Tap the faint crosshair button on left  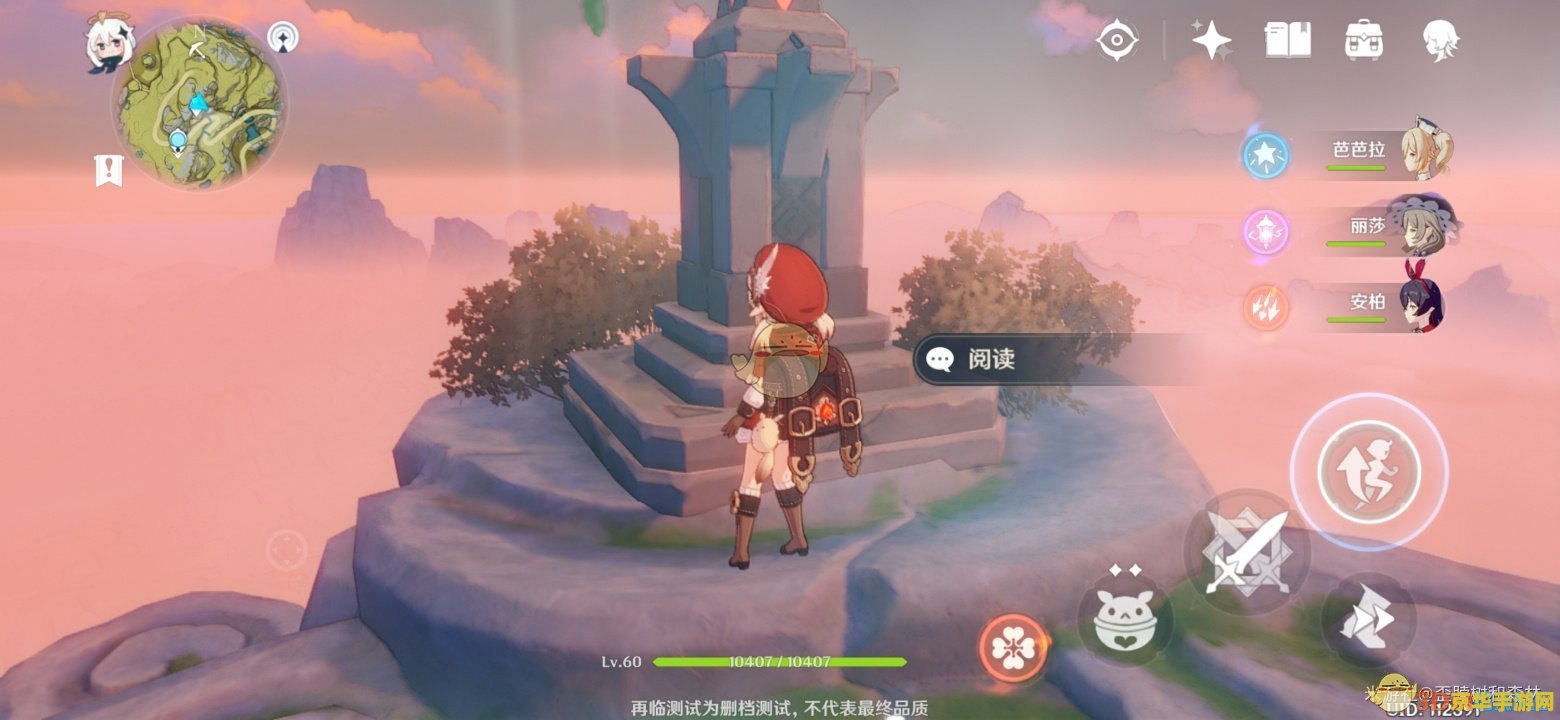(x=286, y=550)
